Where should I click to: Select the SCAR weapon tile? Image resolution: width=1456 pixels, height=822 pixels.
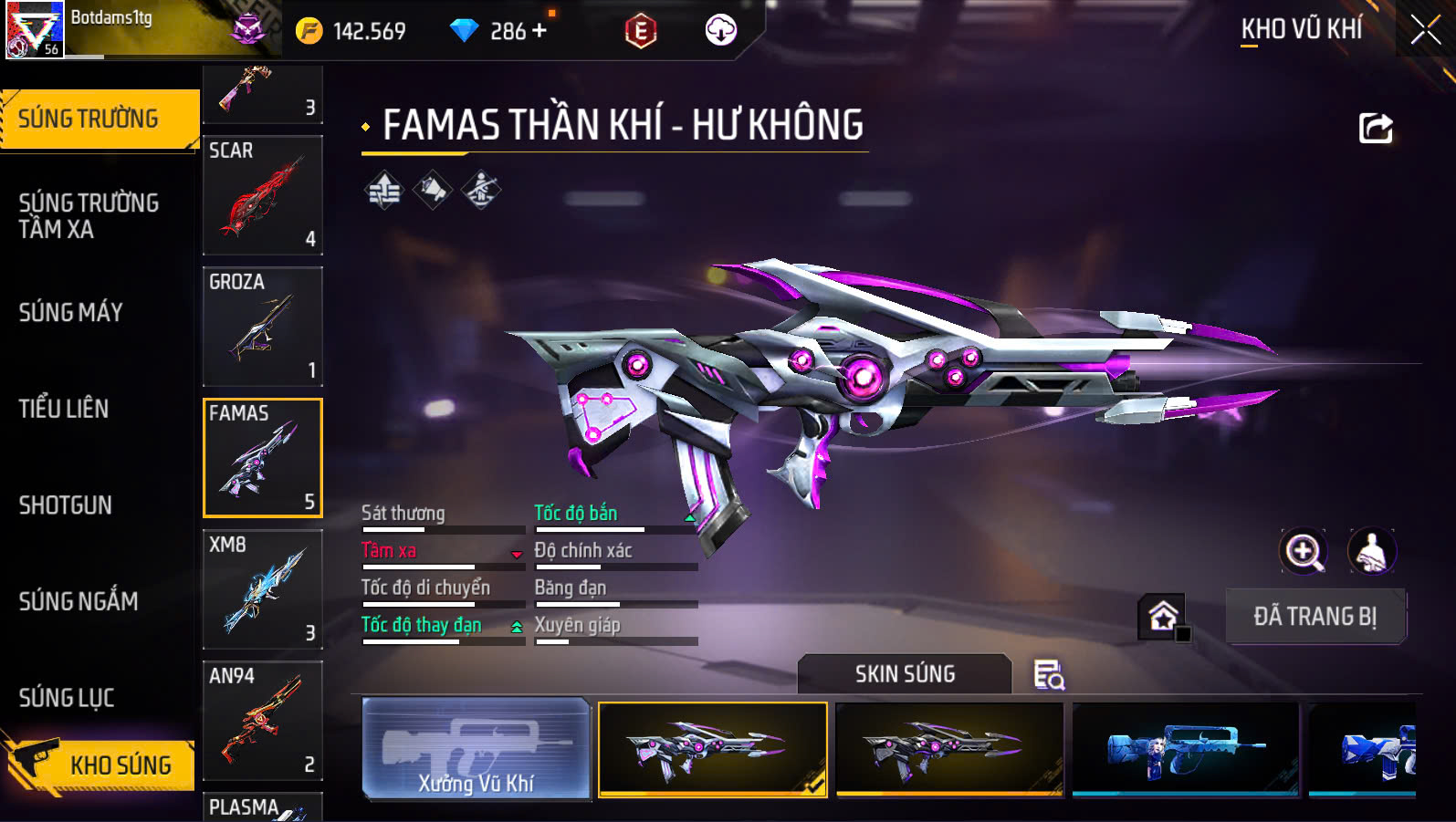click(263, 195)
